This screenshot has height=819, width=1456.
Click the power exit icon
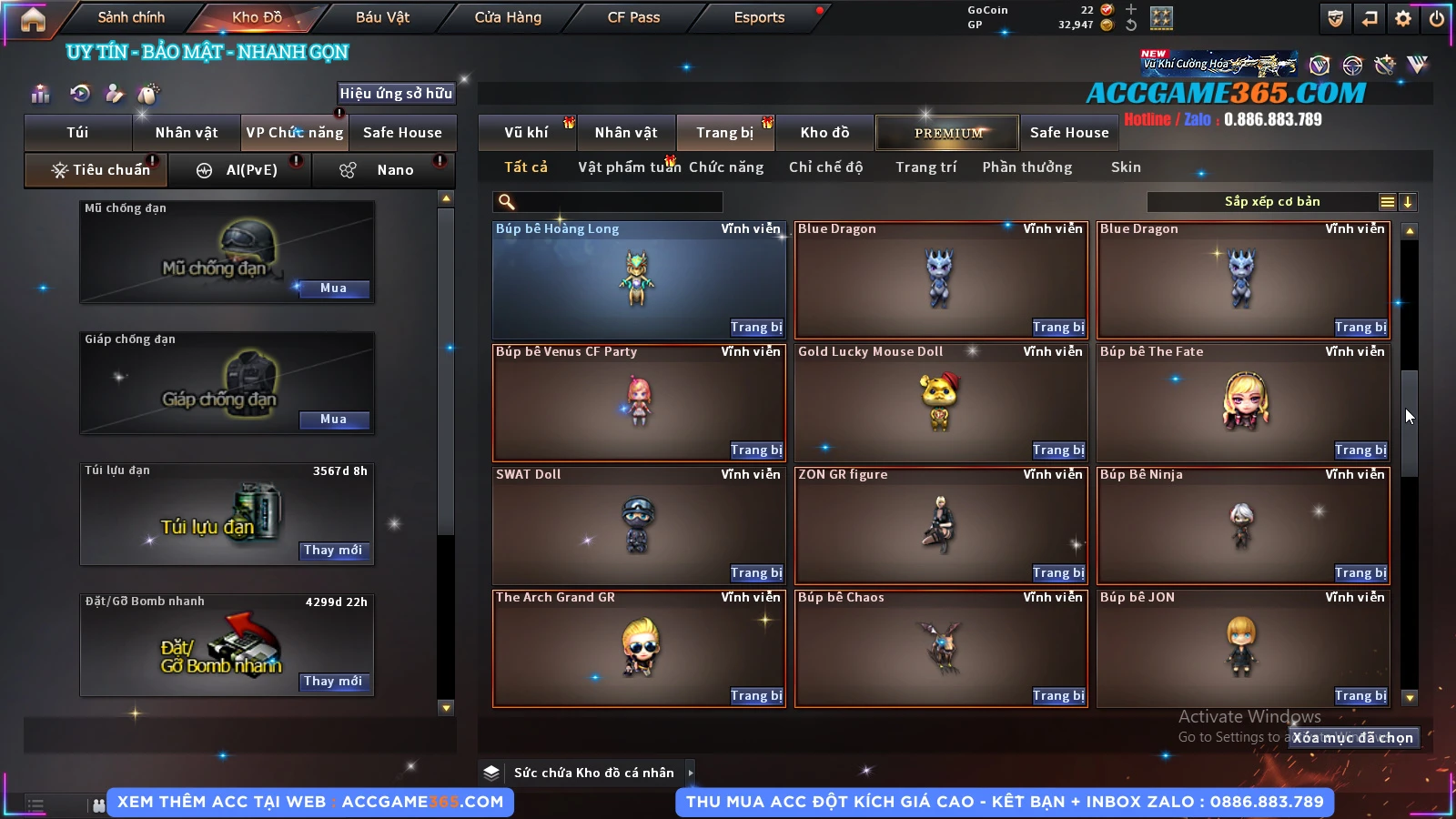(x=1437, y=18)
